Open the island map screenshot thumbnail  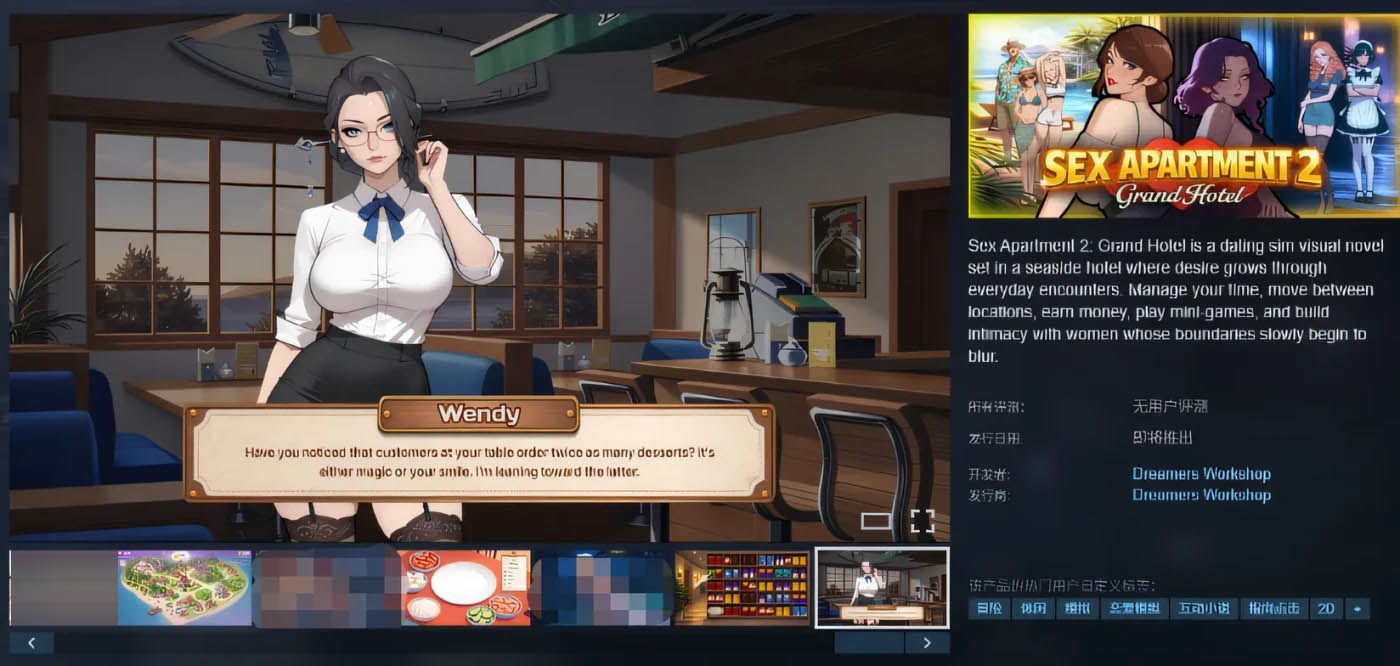(185, 588)
